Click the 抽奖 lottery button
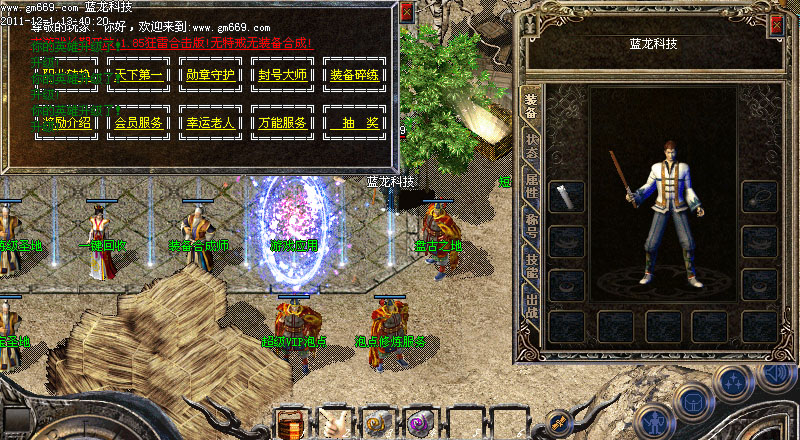800x440 pixels. [x=354, y=123]
